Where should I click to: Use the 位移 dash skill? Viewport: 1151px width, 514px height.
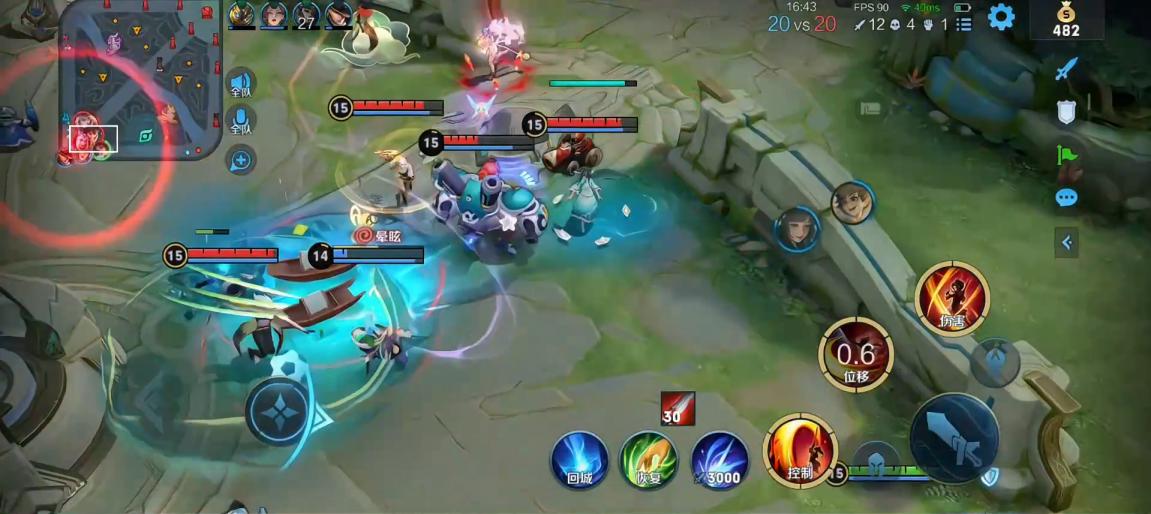tap(856, 354)
